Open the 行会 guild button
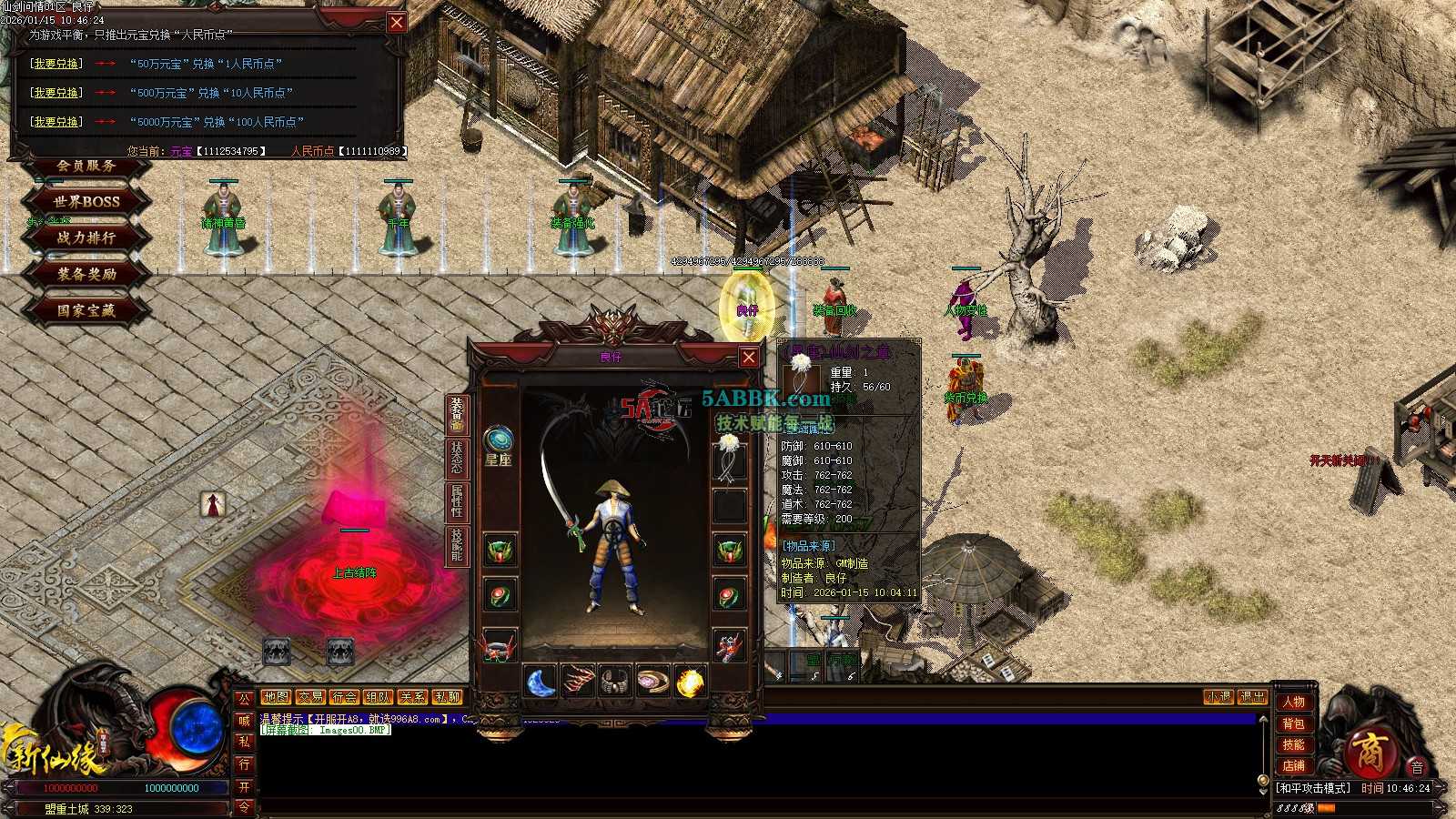Screen dimensions: 1456x819 click(344, 697)
